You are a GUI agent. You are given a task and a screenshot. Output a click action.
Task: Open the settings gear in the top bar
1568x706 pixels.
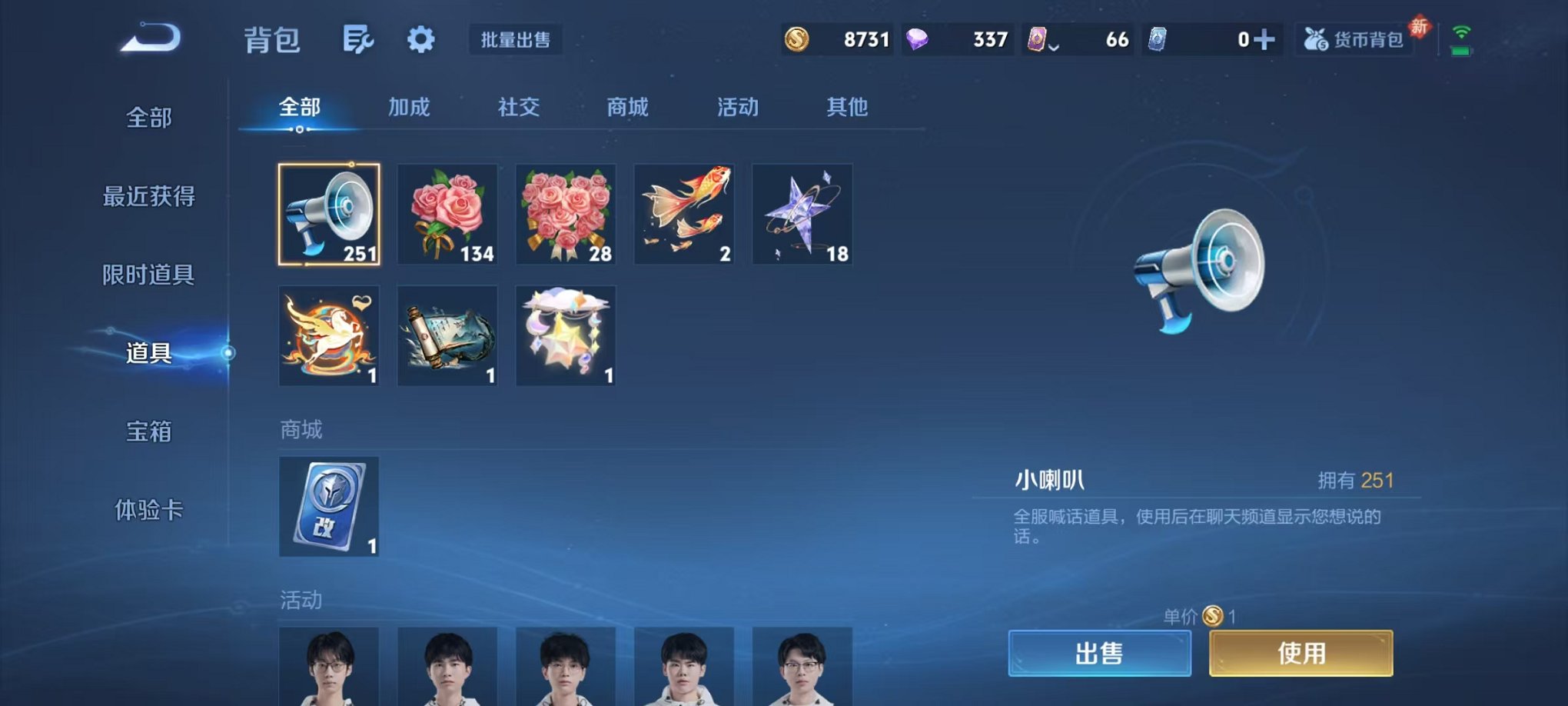[x=420, y=38]
